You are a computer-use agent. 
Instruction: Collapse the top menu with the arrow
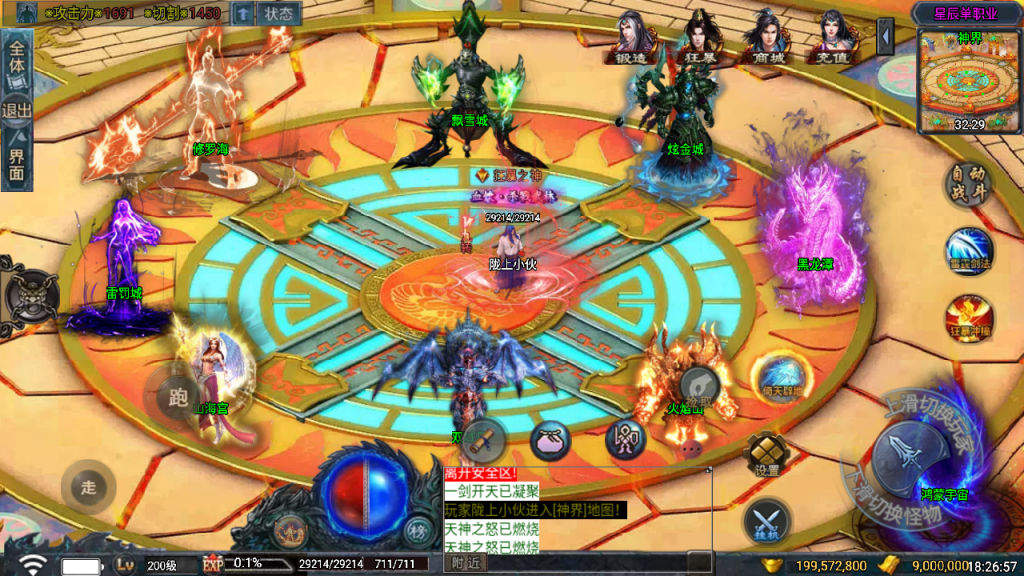tap(884, 37)
